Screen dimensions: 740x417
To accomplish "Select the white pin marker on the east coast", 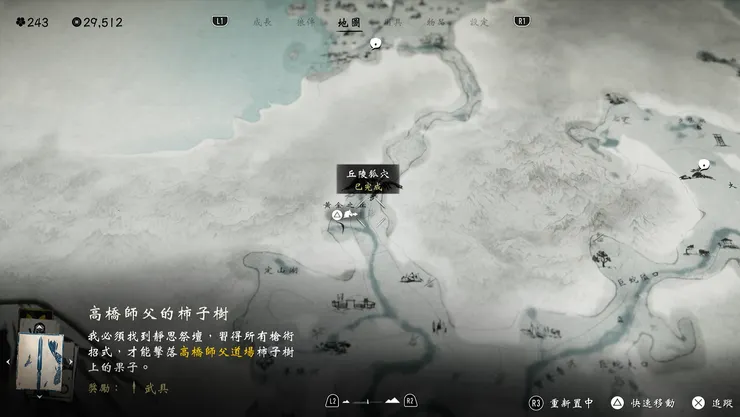I will click(x=704, y=164).
